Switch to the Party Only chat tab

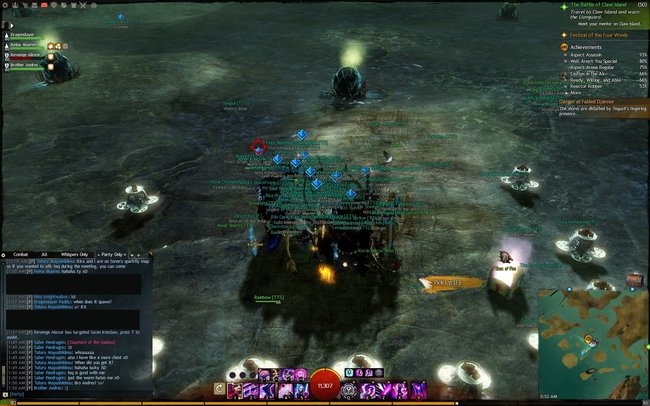[x=112, y=254]
